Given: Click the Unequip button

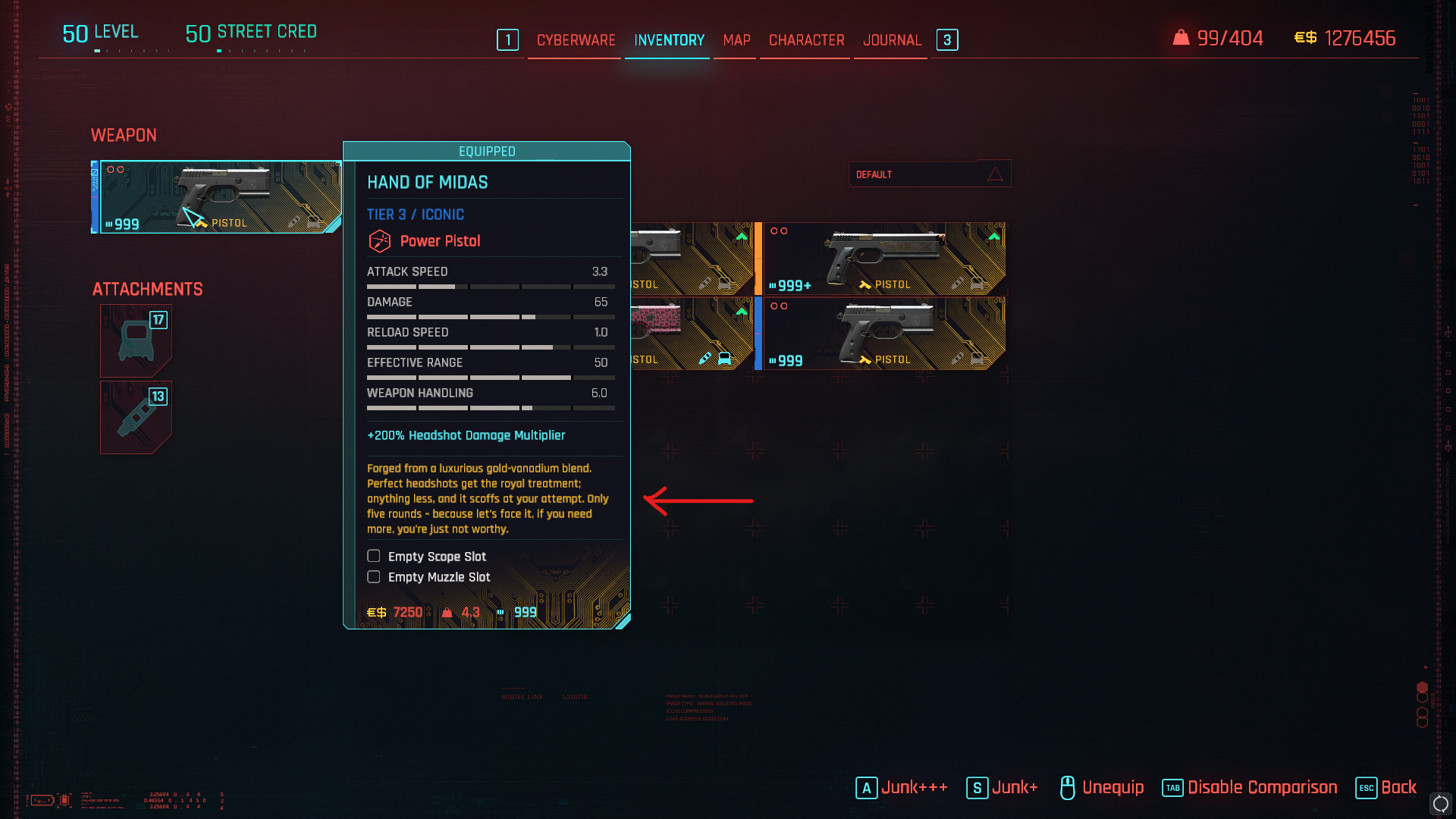Looking at the screenshot, I should [1102, 788].
